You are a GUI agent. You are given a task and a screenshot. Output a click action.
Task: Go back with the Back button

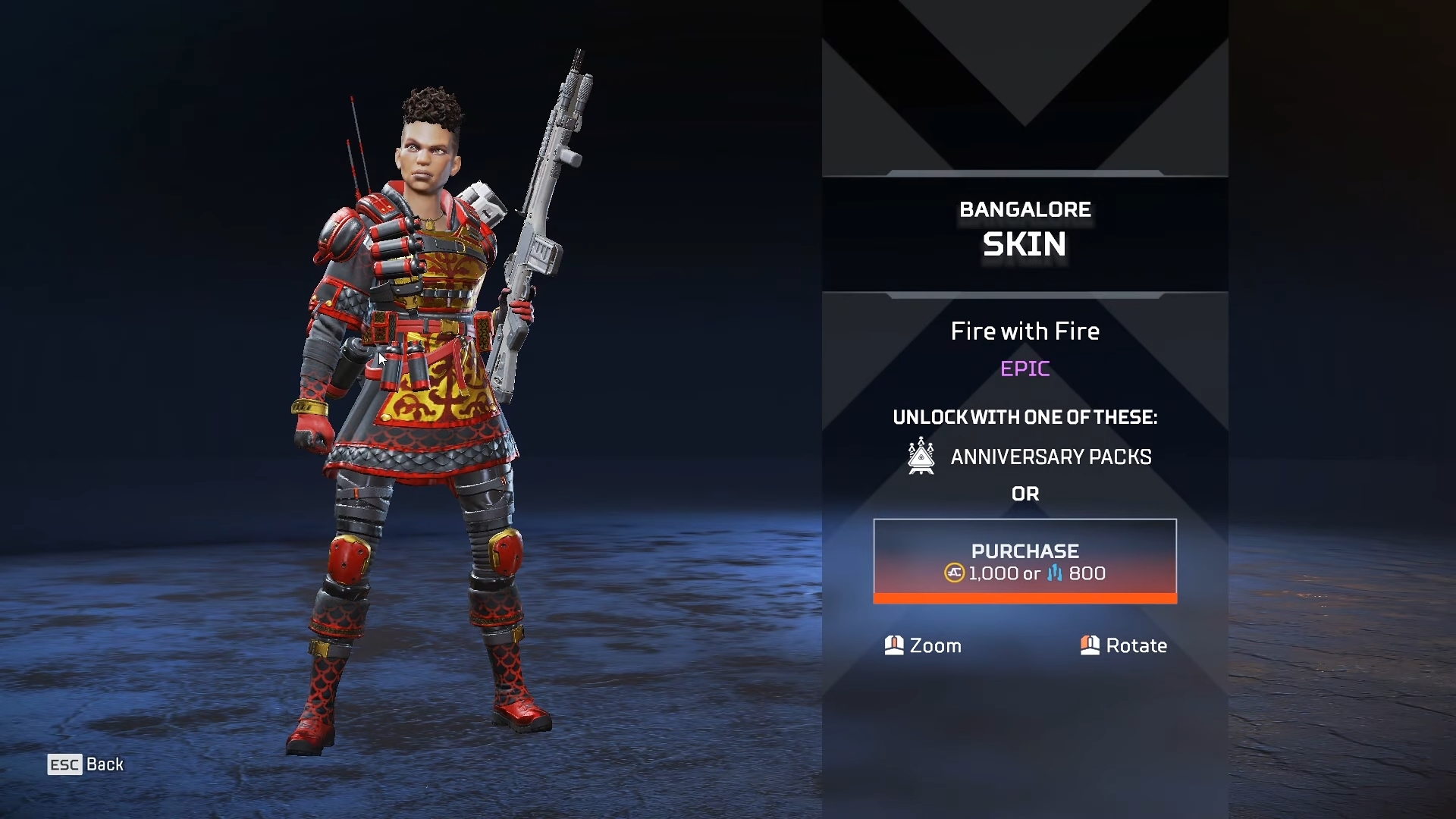(86, 764)
